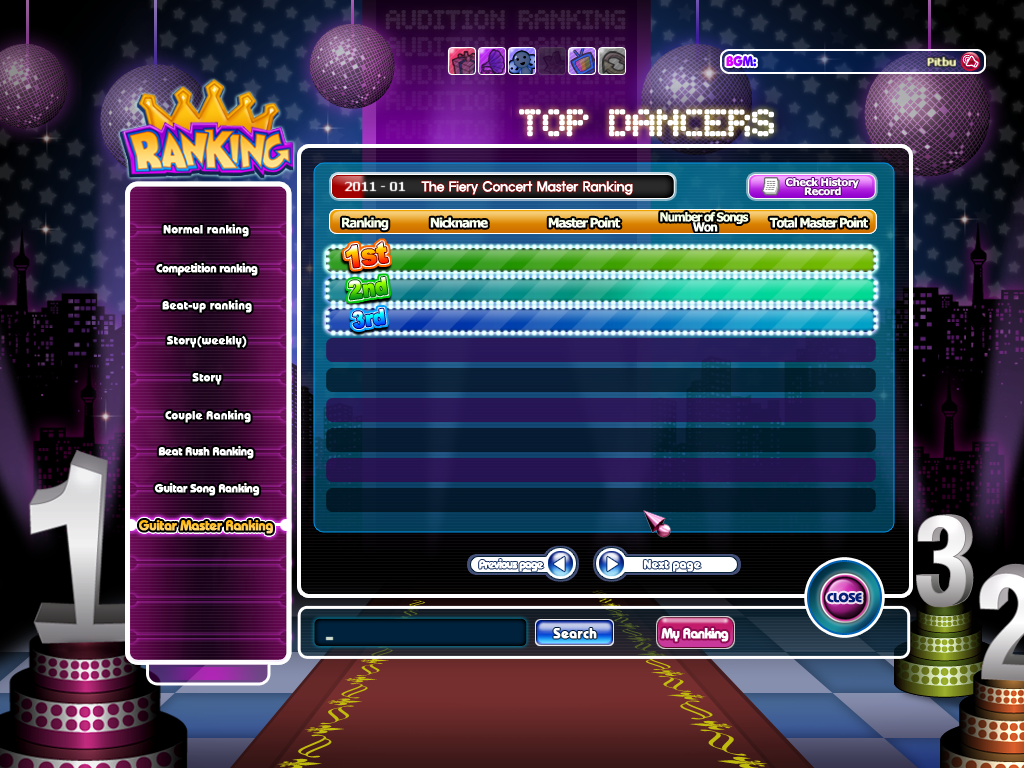
Task: Click the nickname search input field
Action: point(420,633)
